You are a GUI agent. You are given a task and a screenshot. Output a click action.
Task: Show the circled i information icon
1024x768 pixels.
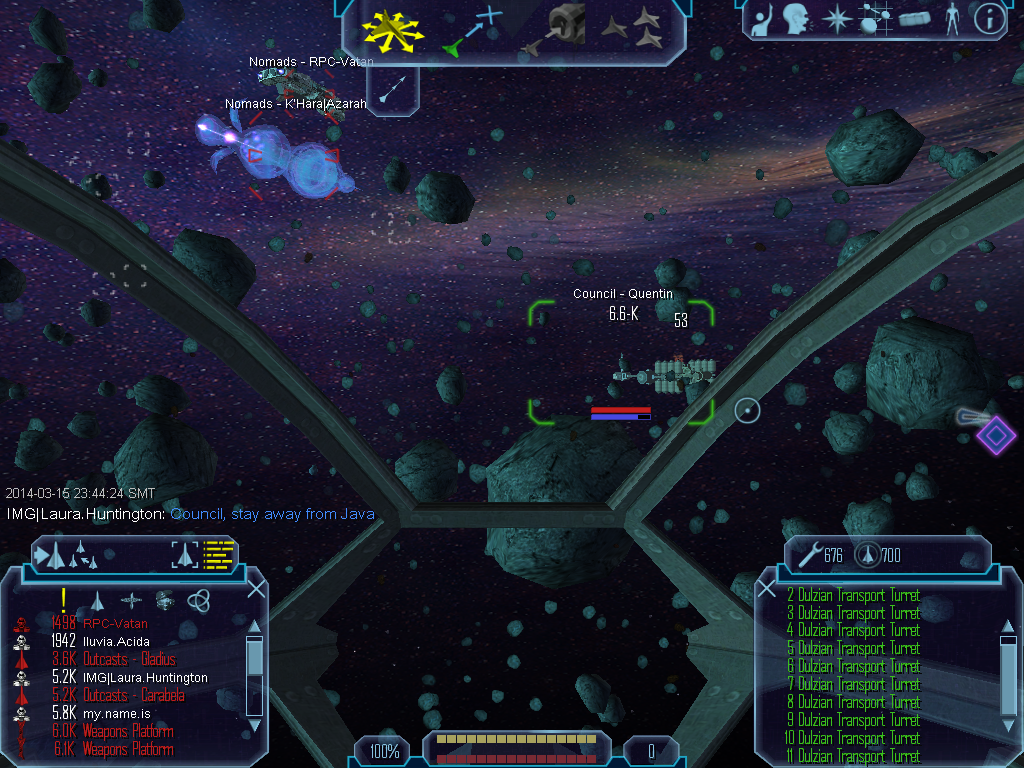(x=989, y=19)
